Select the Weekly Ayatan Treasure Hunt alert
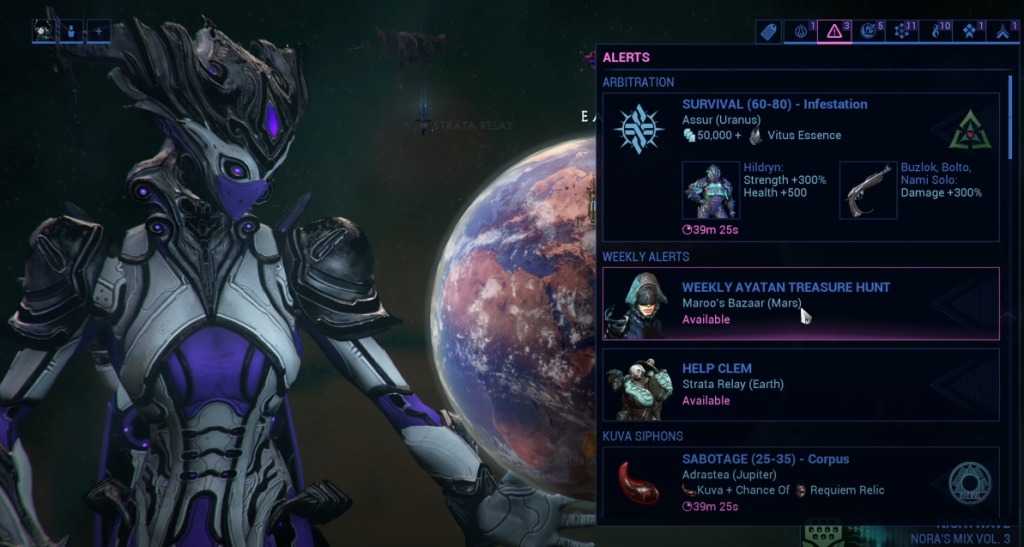Viewport: 1024px width, 547px height. 800,303
